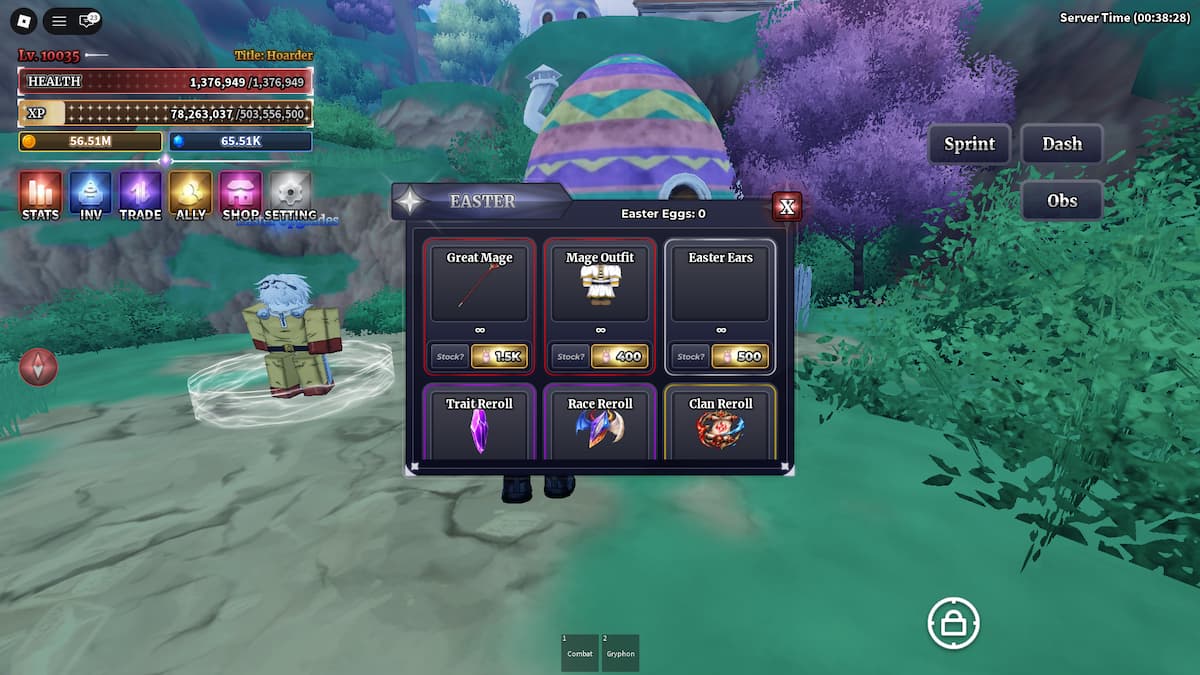Open the SETTING gear menu

tap(290, 194)
